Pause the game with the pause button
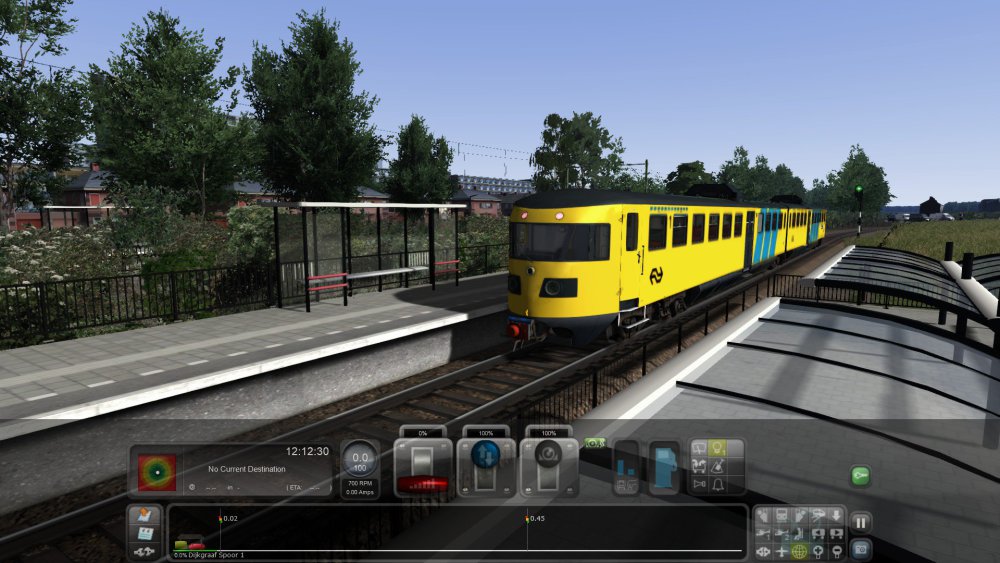 coord(860,522)
